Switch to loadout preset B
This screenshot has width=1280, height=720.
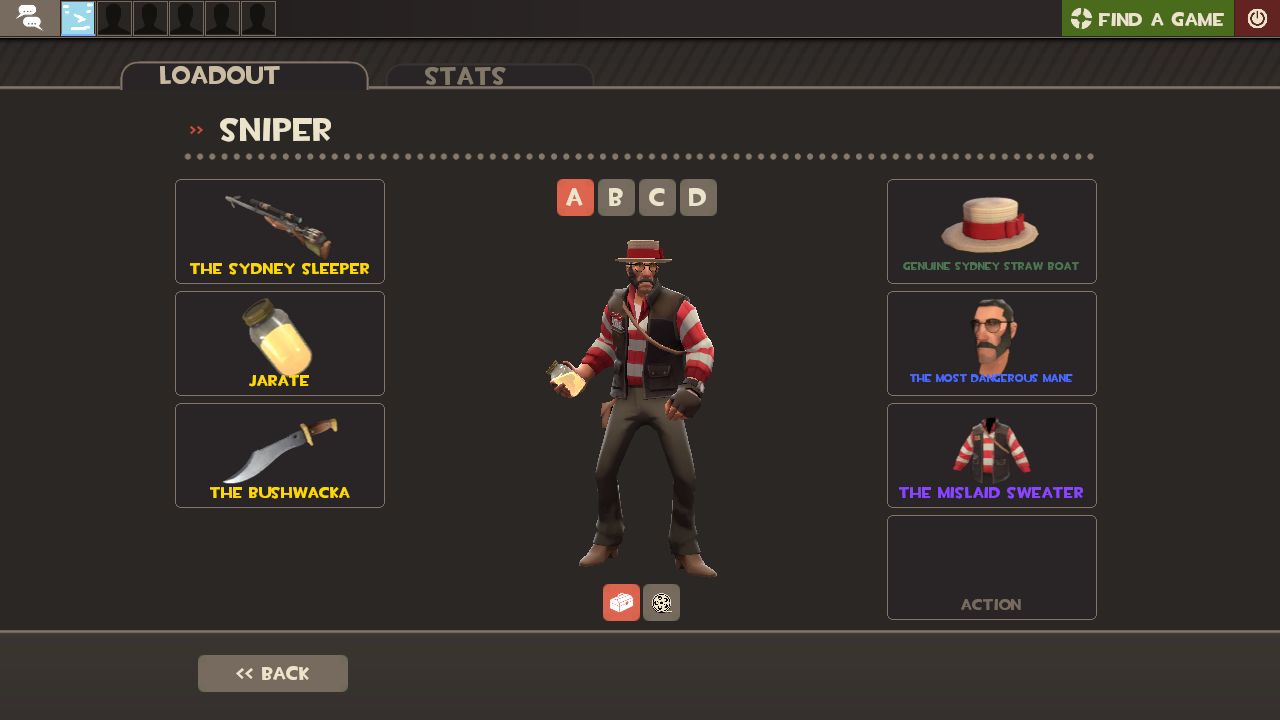click(x=616, y=197)
